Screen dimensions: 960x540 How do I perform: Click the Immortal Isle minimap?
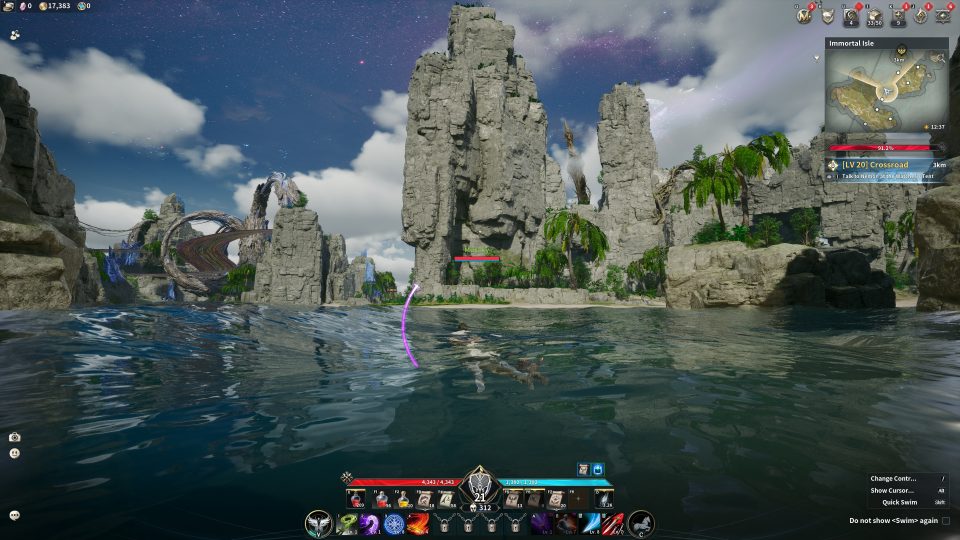coord(886,95)
